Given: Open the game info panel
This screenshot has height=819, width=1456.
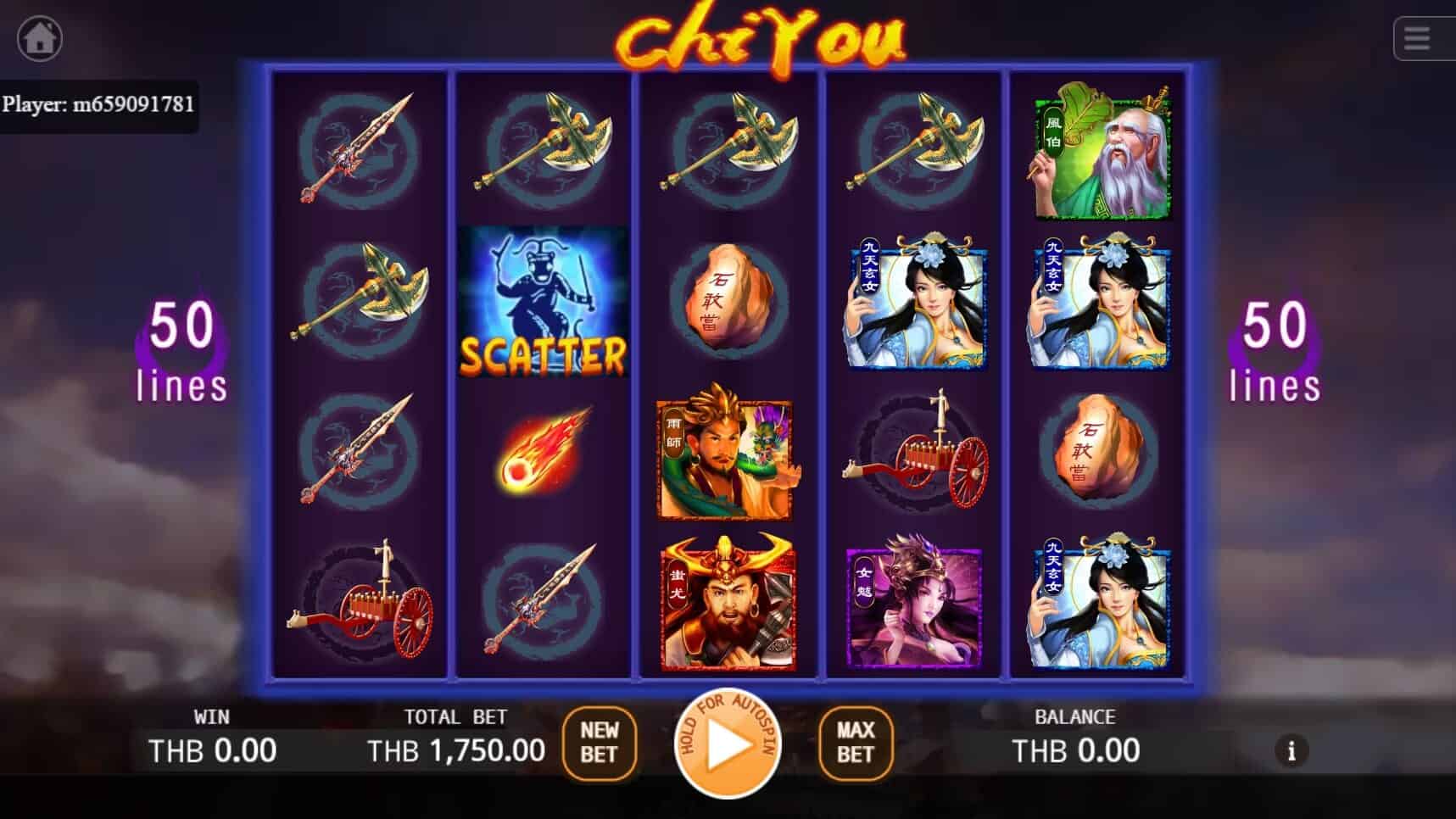Looking at the screenshot, I should (x=1291, y=751).
